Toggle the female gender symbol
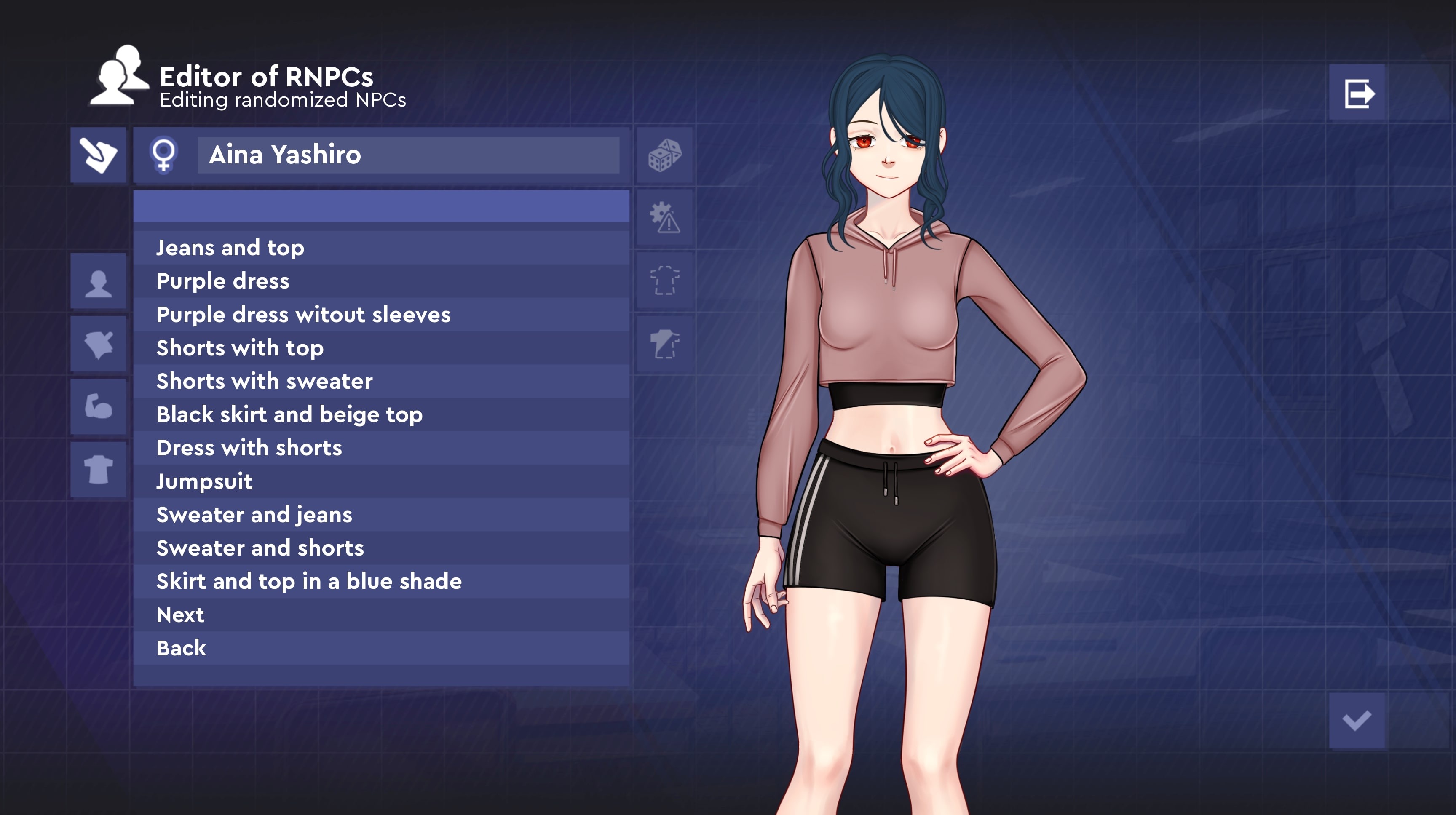 (164, 155)
